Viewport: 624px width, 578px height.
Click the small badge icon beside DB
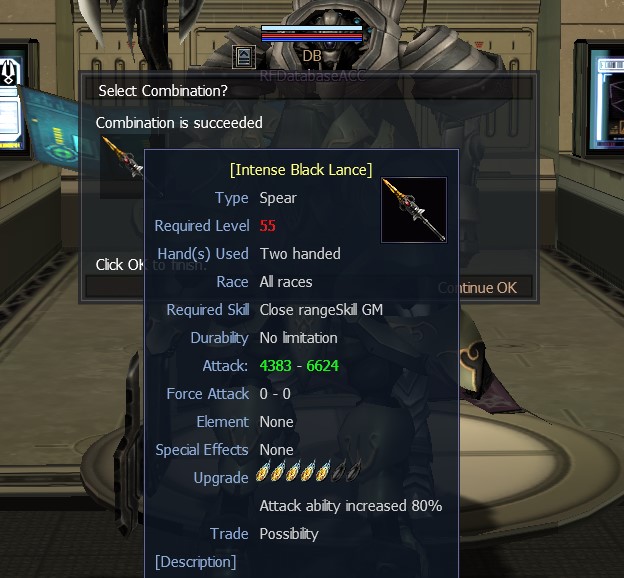(x=243, y=56)
